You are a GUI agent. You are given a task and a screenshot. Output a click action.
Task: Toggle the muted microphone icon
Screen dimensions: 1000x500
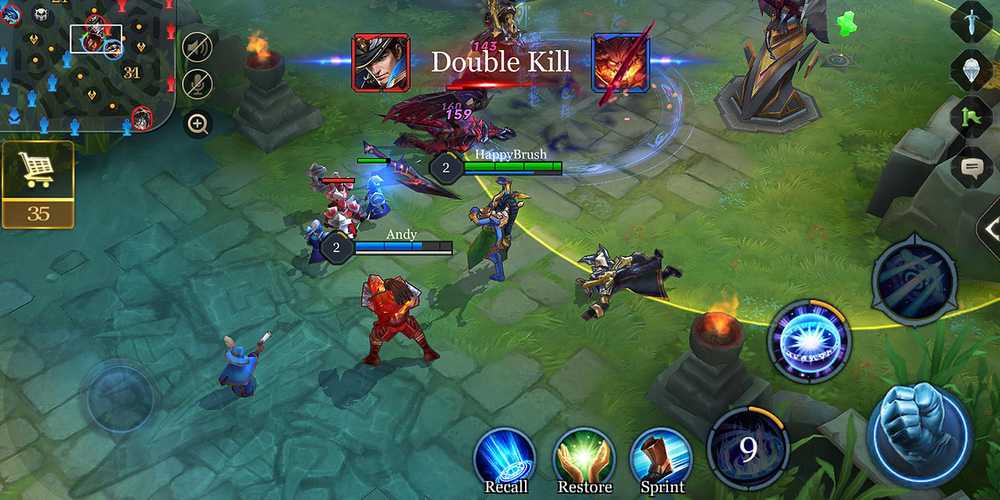(198, 84)
